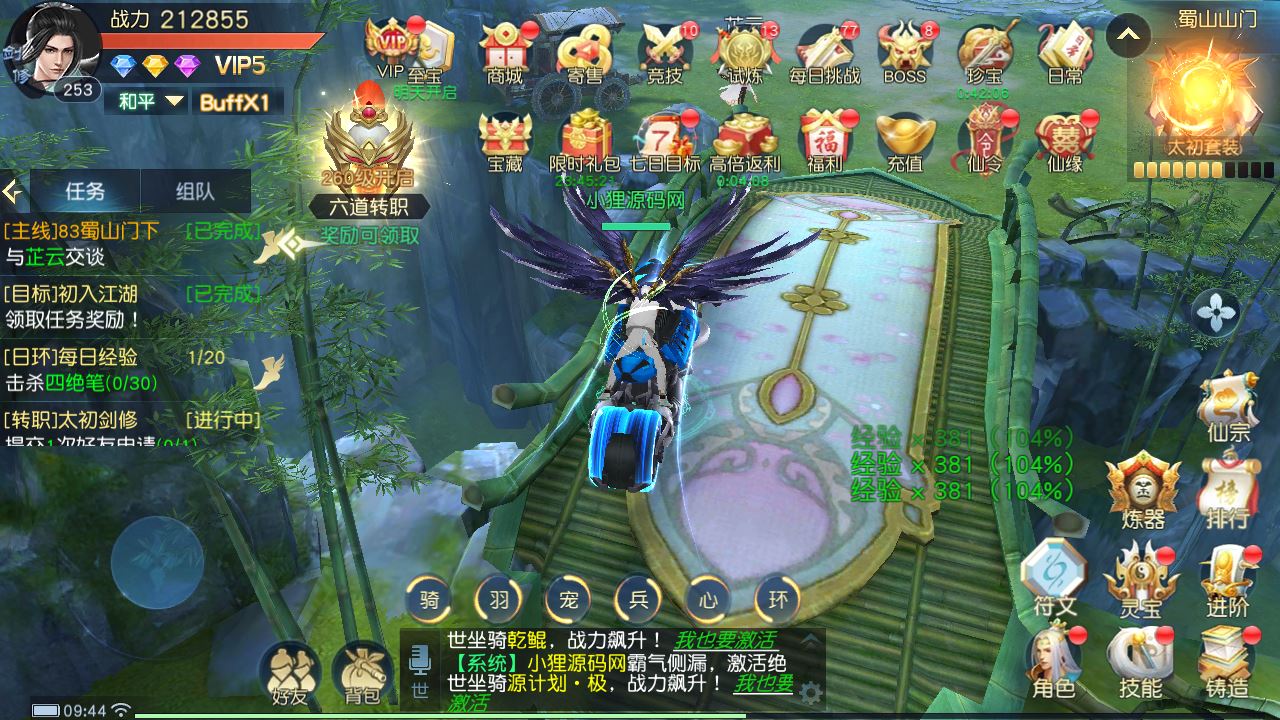Open the 技能 skills menu
Viewport: 1280px width, 720px height.
click(1140, 662)
